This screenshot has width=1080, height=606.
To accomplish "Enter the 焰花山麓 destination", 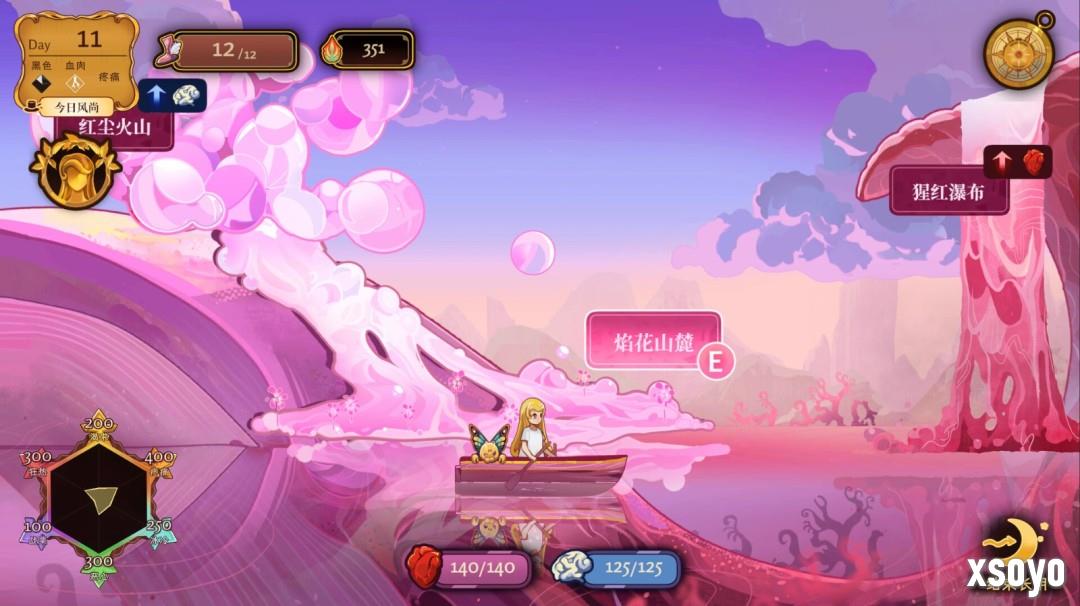I will pos(653,340).
